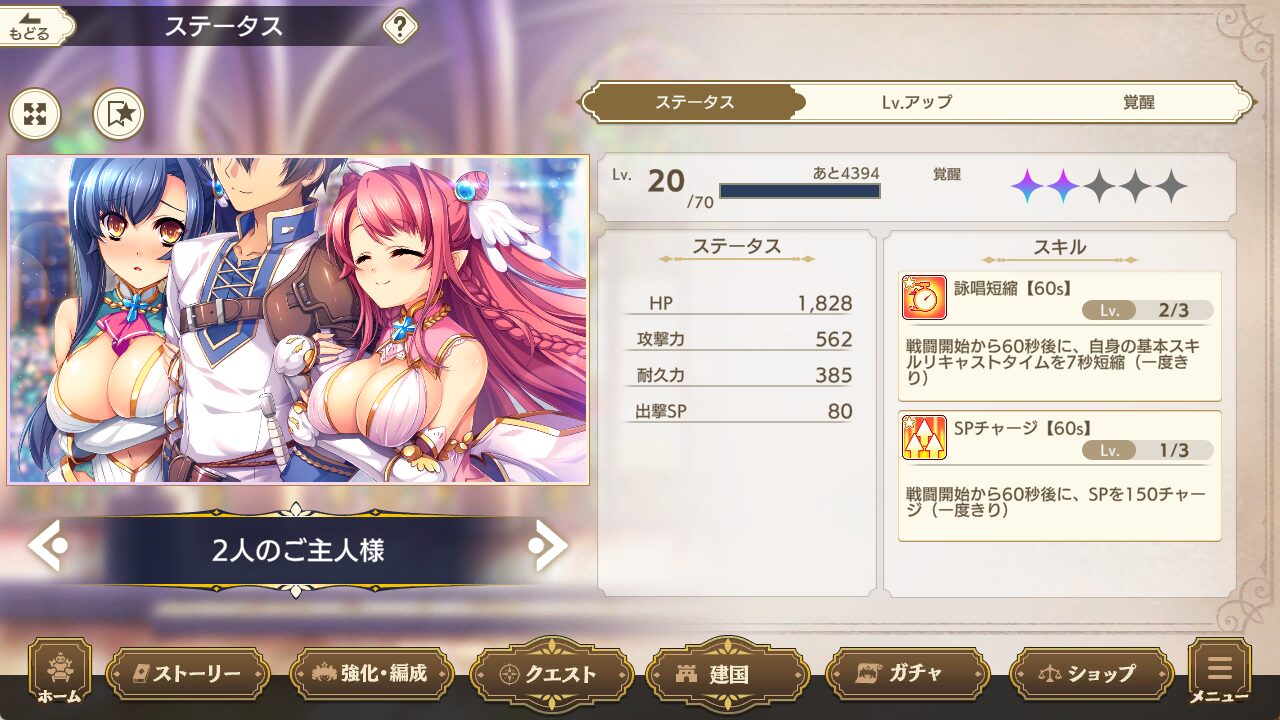The width and height of the screenshot is (1280, 720).
Task: Open the ショップ menu
Action: tap(1091, 674)
